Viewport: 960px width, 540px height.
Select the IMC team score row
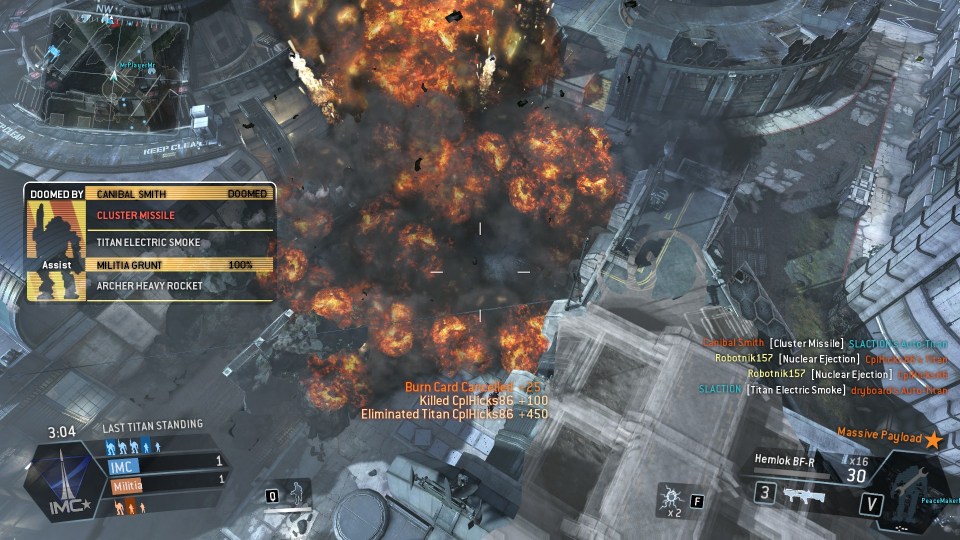tap(166, 465)
